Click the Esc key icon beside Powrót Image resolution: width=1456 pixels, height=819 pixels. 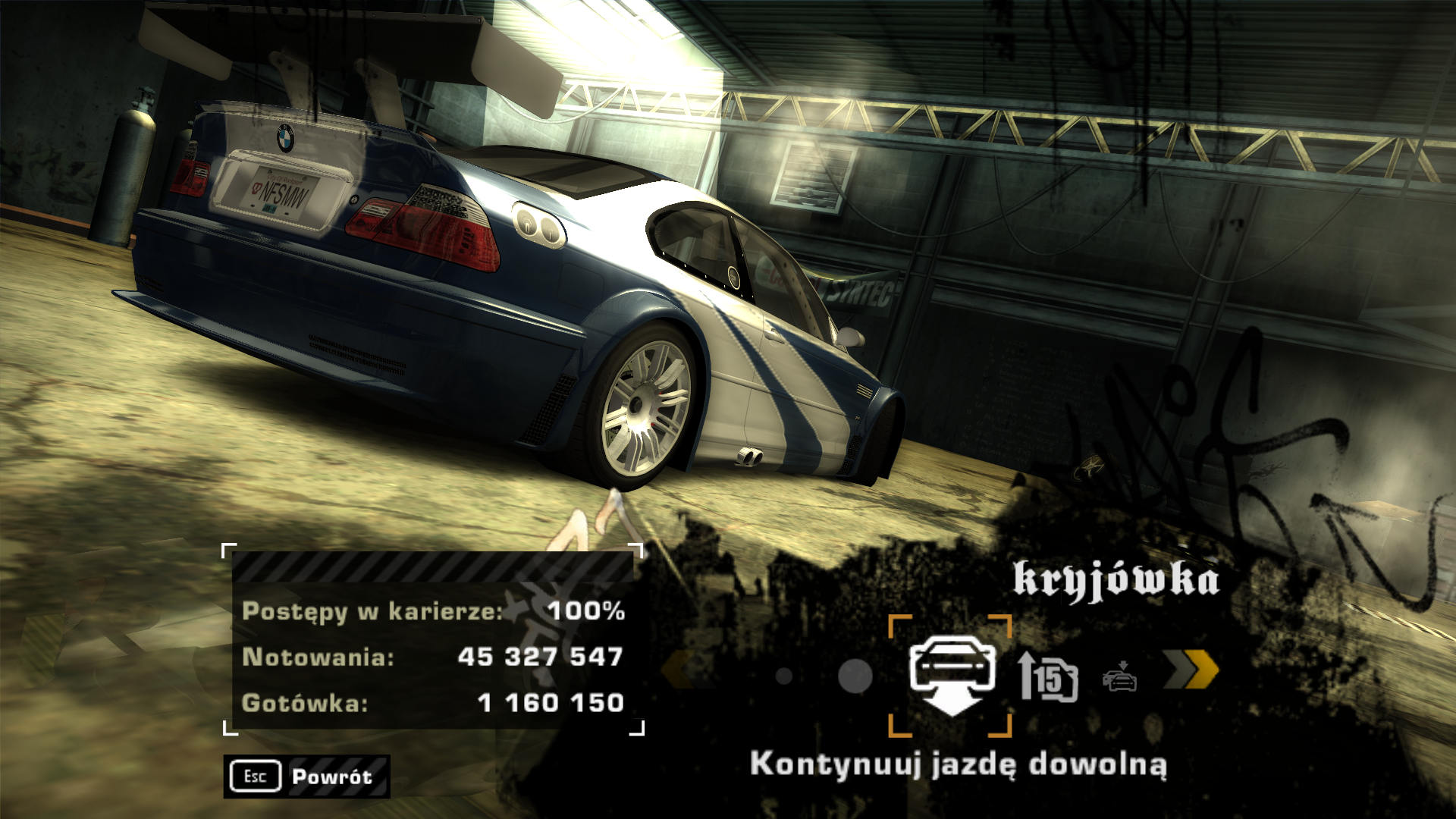tap(256, 776)
